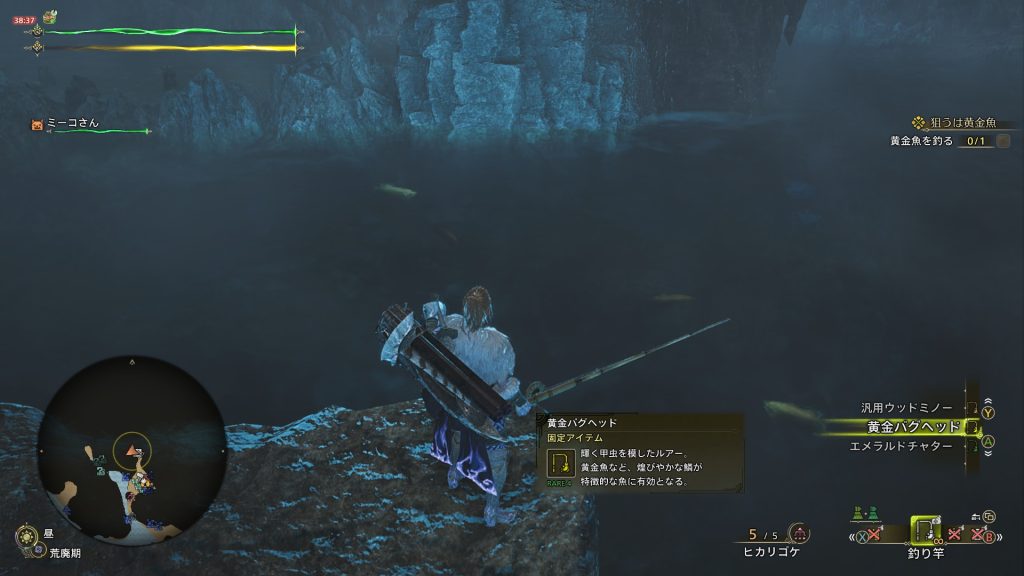This screenshot has width=1024, height=576.
Task: Click the ヒカリゴケ slinger ammo icon
Action: (x=799, y=534)
